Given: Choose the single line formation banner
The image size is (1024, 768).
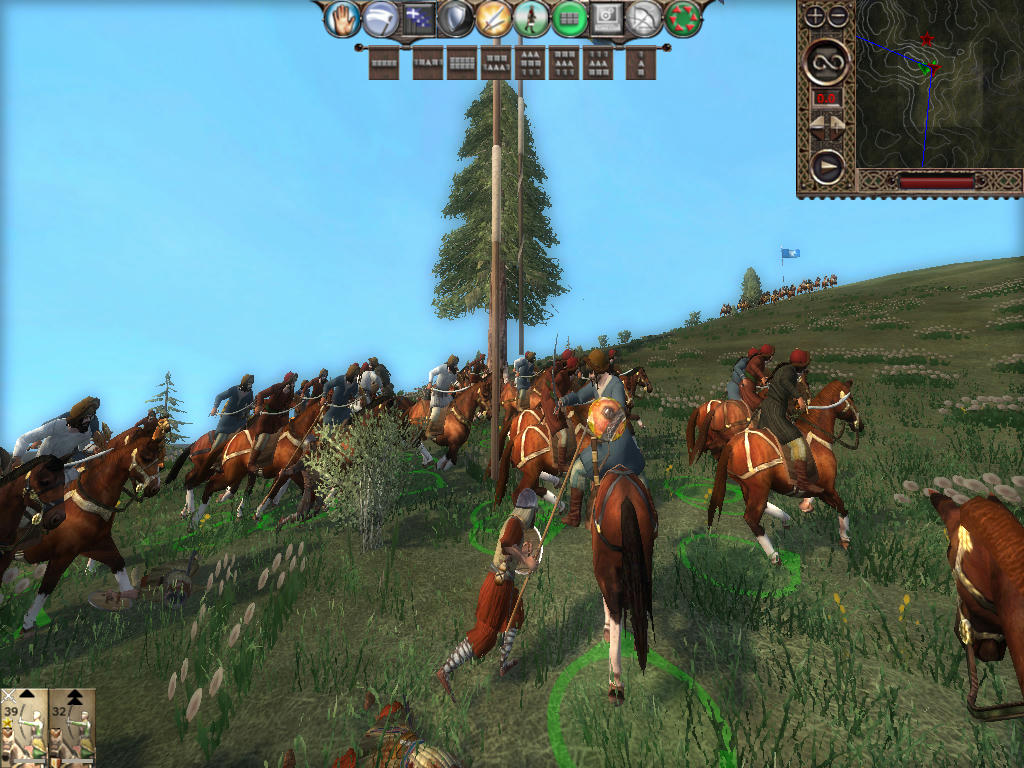Looking at the screenshot, I should (384, 63).
